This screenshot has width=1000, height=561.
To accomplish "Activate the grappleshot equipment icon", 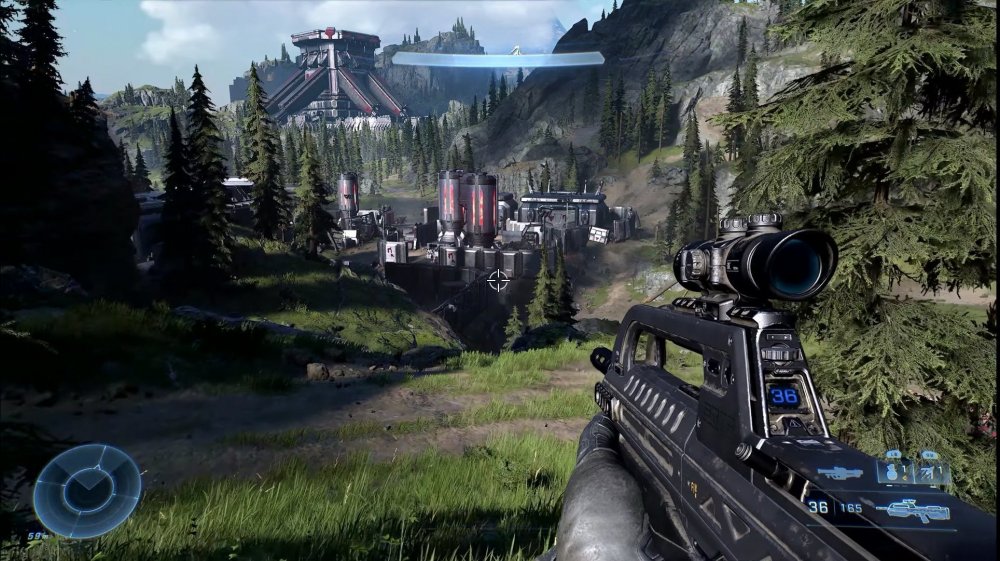I will coord(932,470).
